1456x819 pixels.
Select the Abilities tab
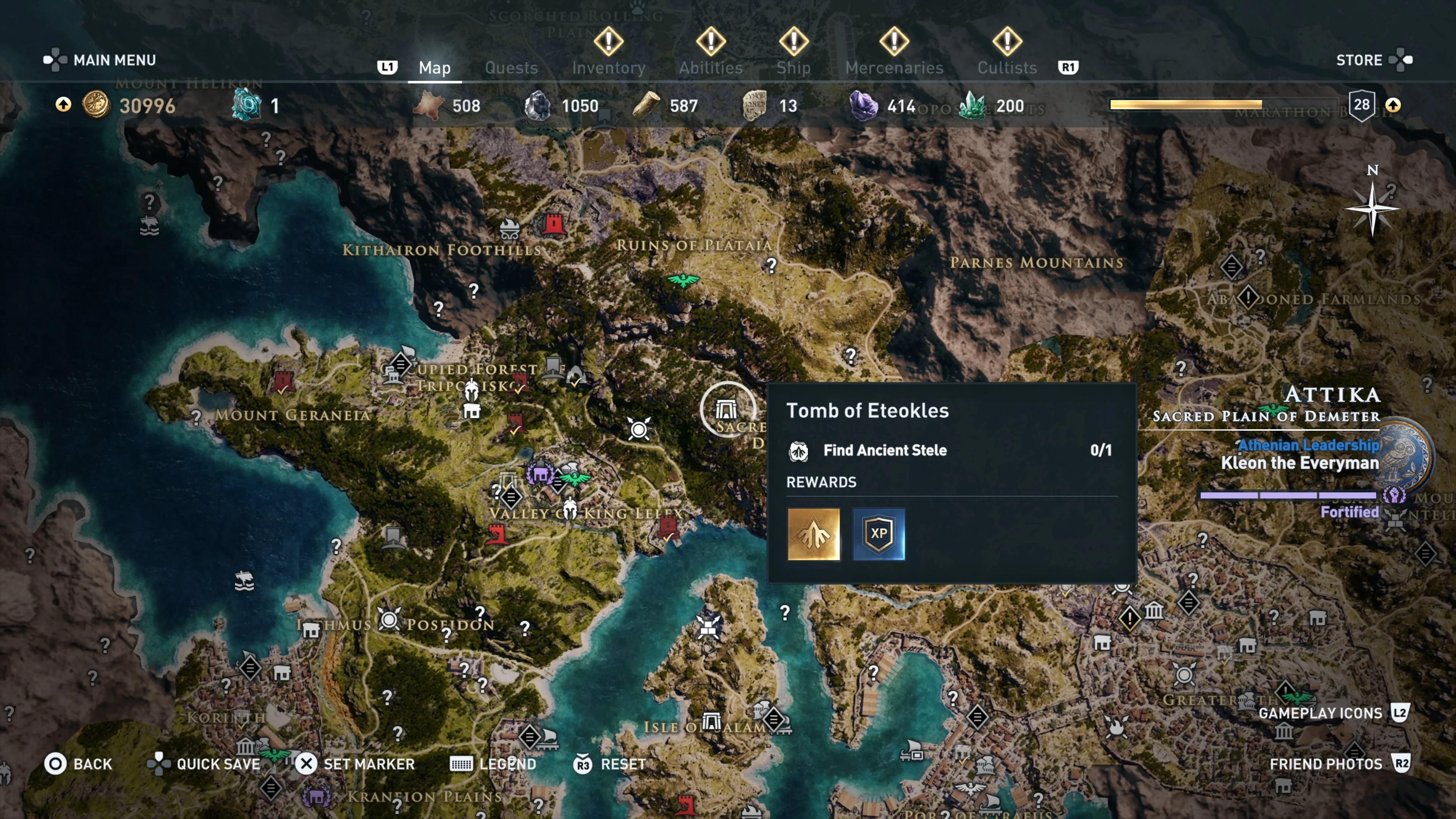coord(711,68)
